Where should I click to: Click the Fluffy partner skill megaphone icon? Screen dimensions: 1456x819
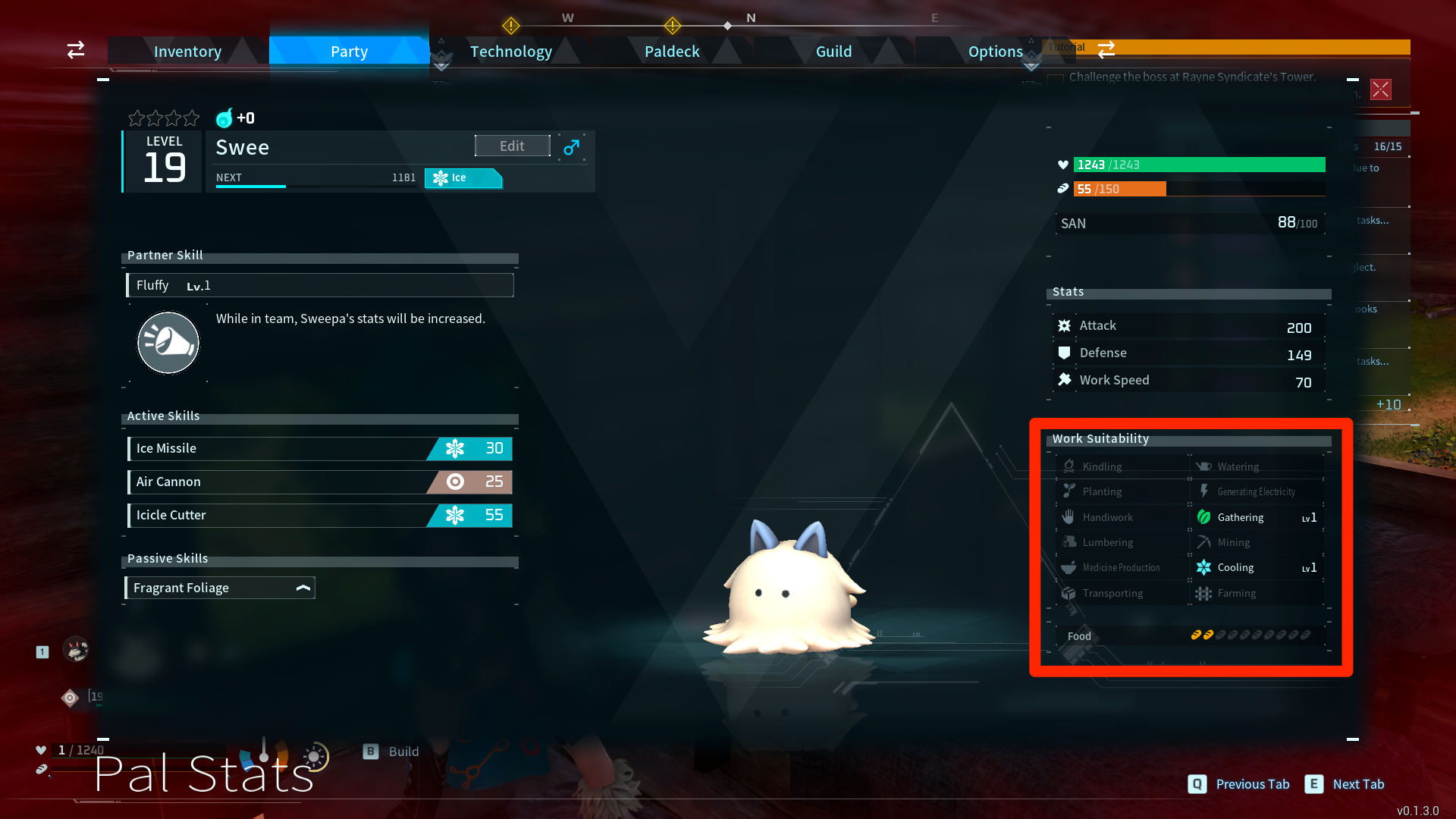(168, 342)
